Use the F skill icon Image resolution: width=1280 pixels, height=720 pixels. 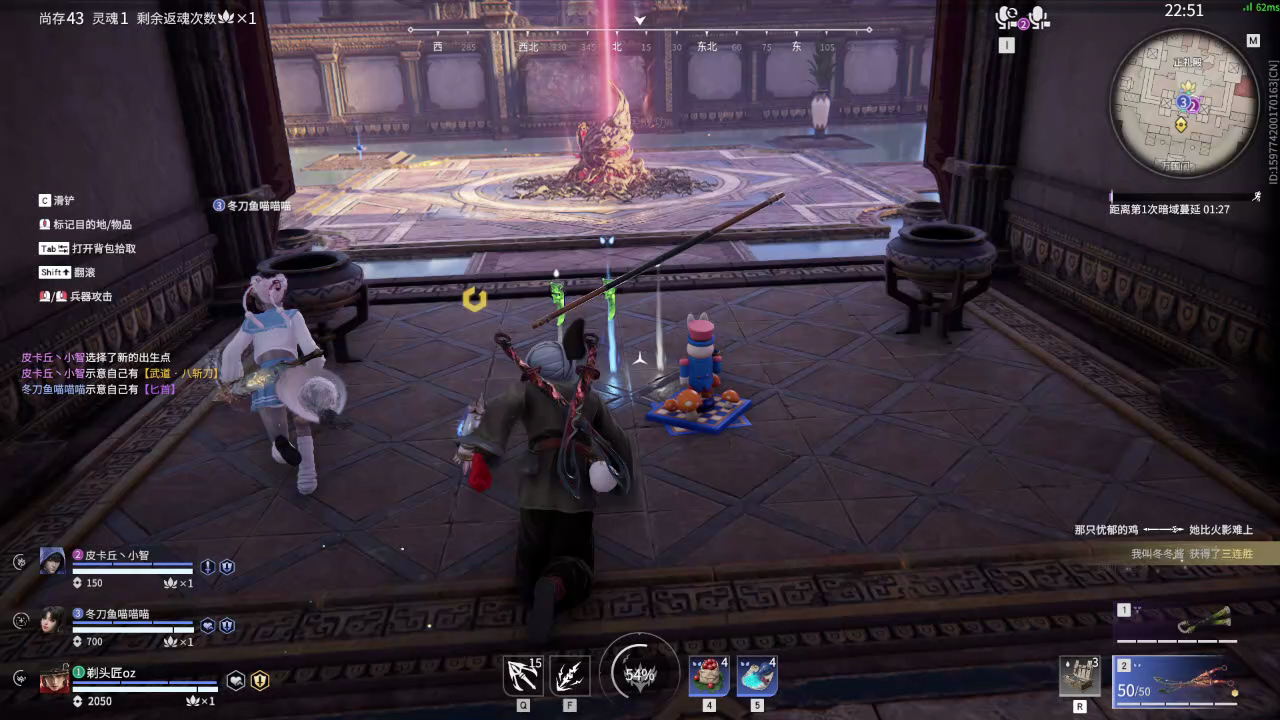(x=570, y=676)
